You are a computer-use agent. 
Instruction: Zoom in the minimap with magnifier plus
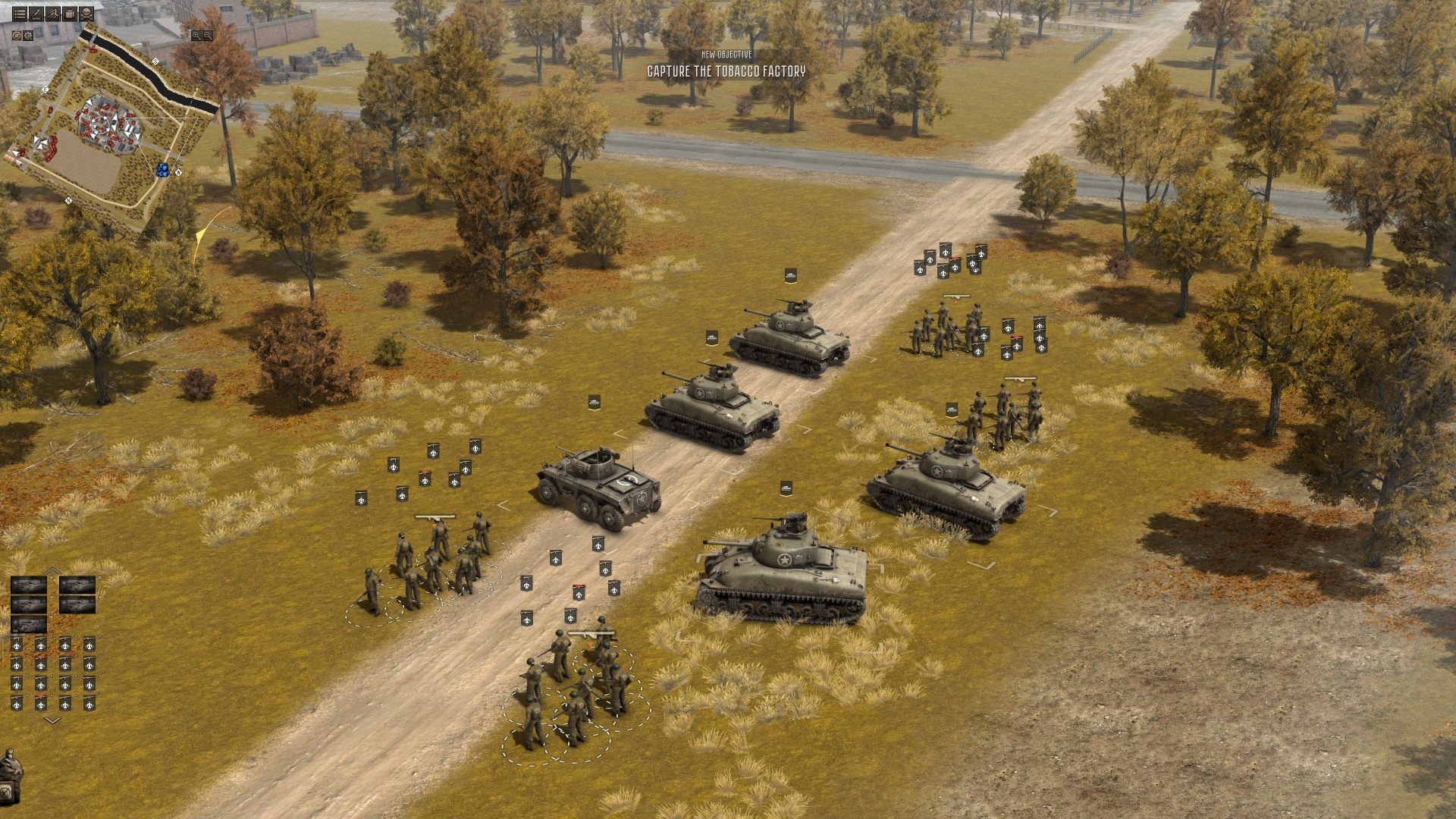(196, 36)
